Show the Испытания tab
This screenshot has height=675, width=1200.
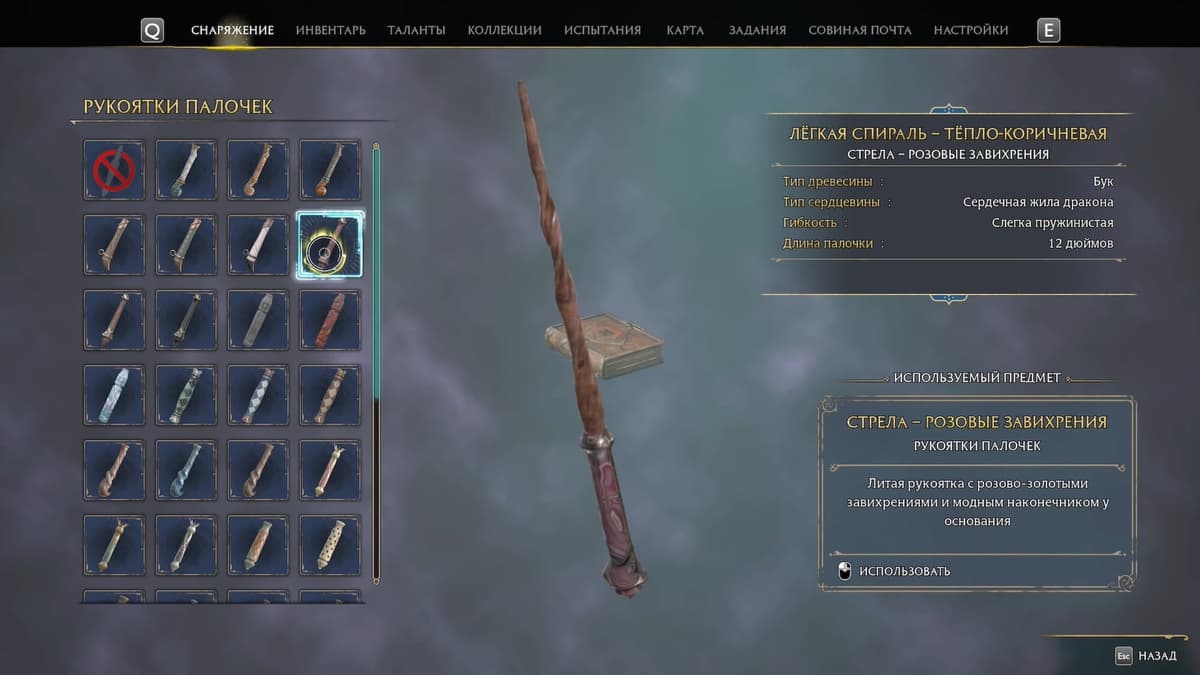click(x=602, y=30)
